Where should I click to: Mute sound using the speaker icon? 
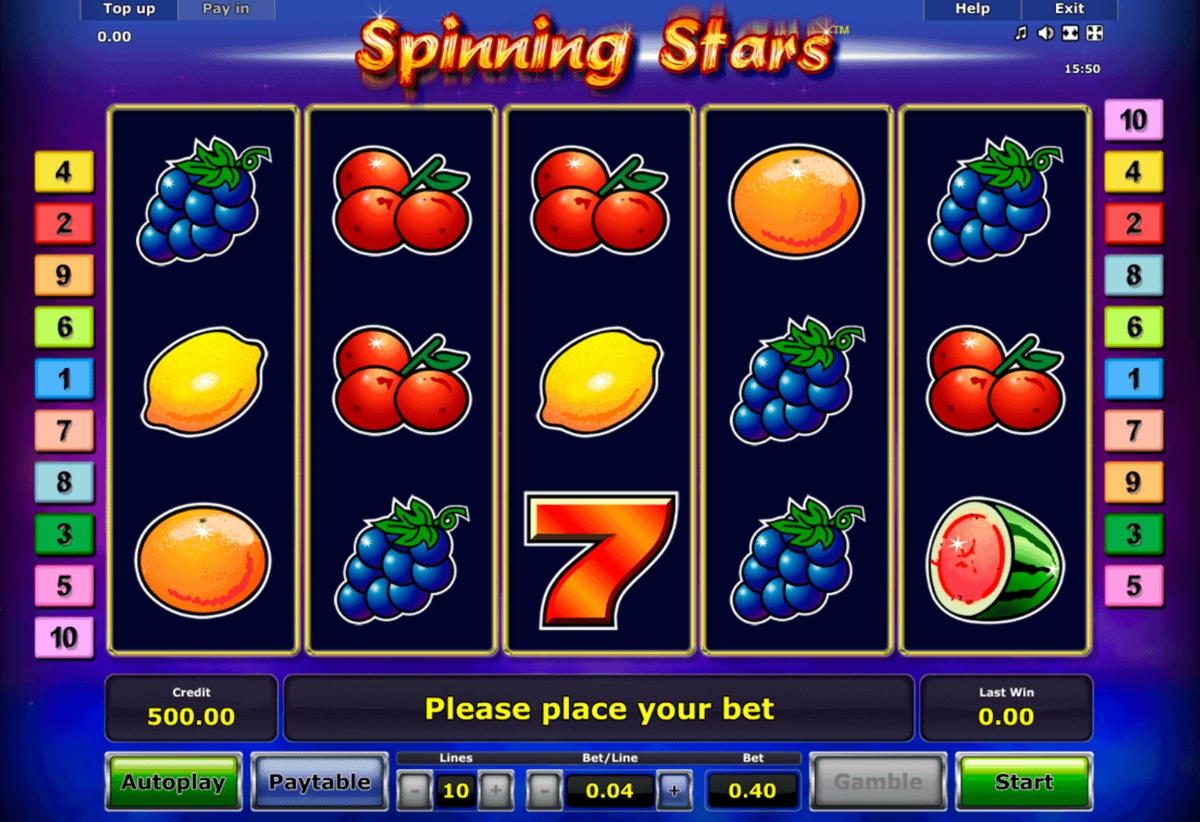(1045, 33)
